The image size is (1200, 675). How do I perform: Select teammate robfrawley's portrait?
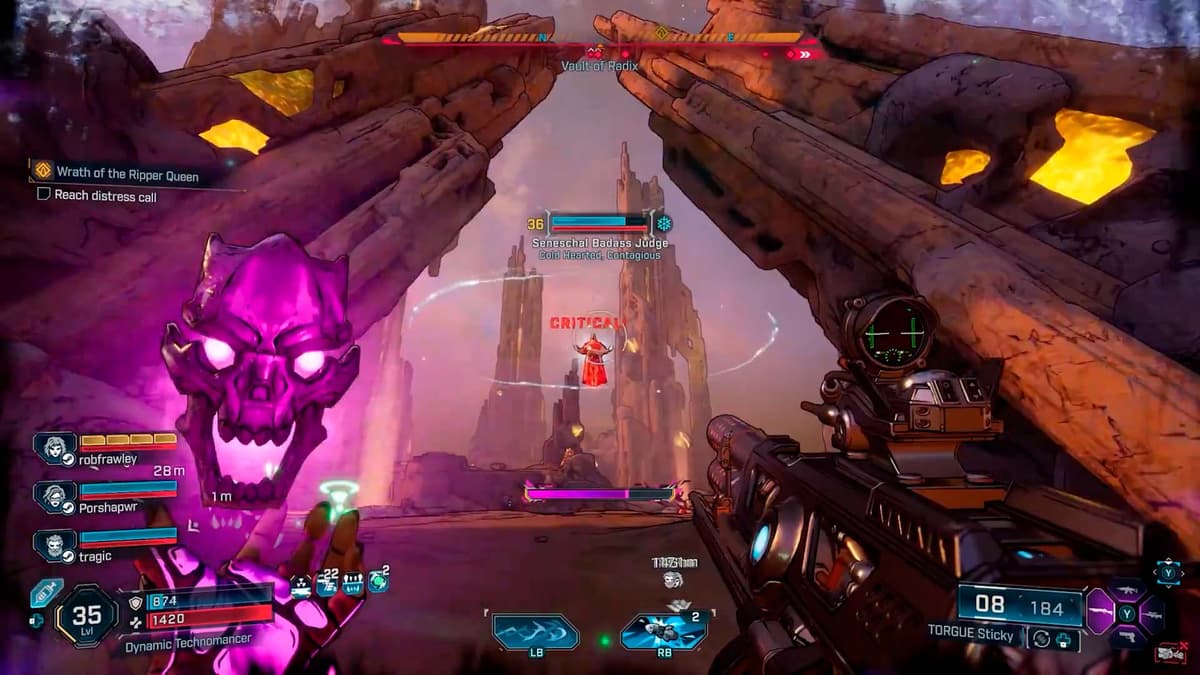pyautogui.click(x=54, y=449)
